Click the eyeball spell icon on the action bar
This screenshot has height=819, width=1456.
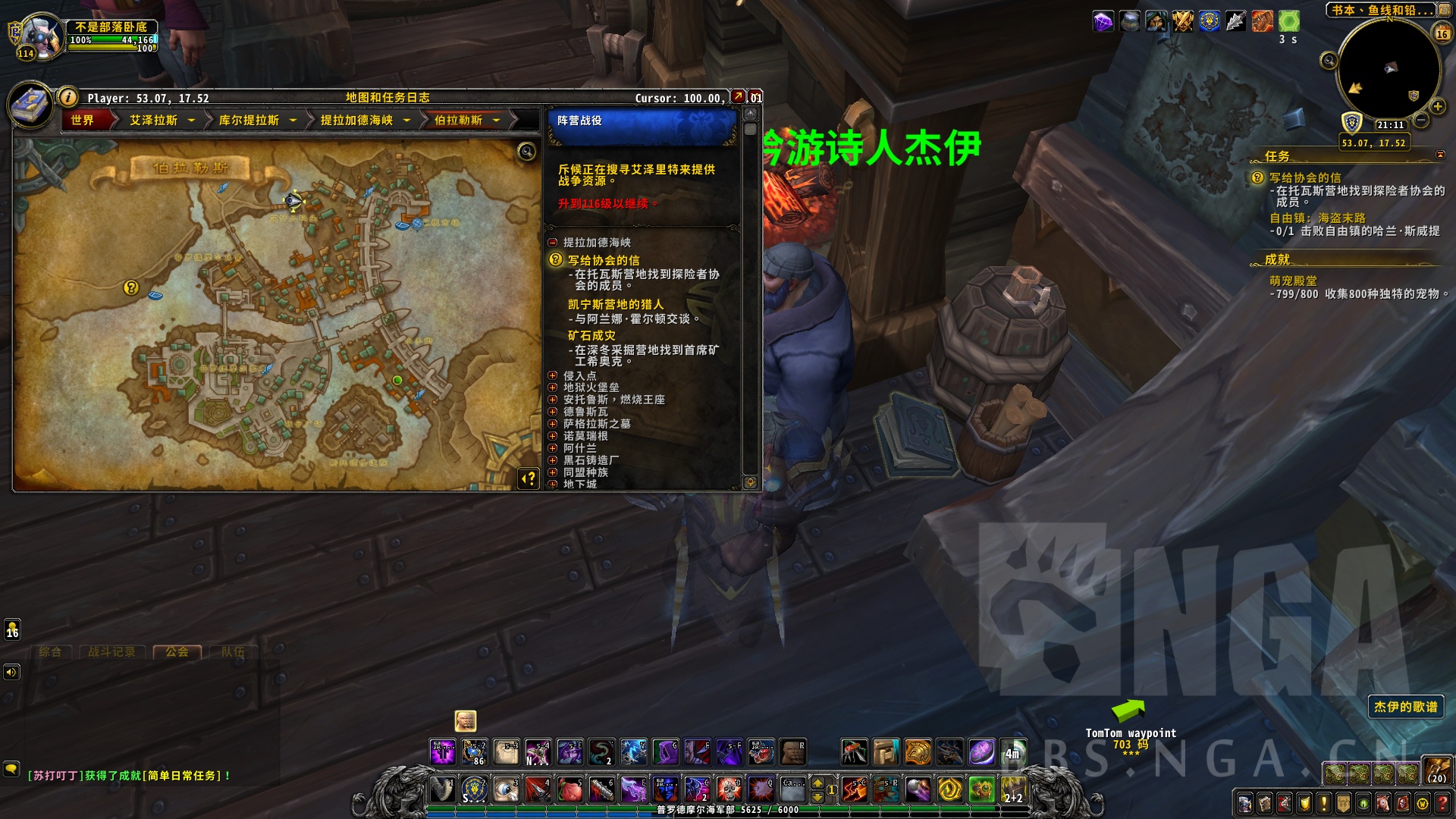pyautogui.click(x=506, y=789)
